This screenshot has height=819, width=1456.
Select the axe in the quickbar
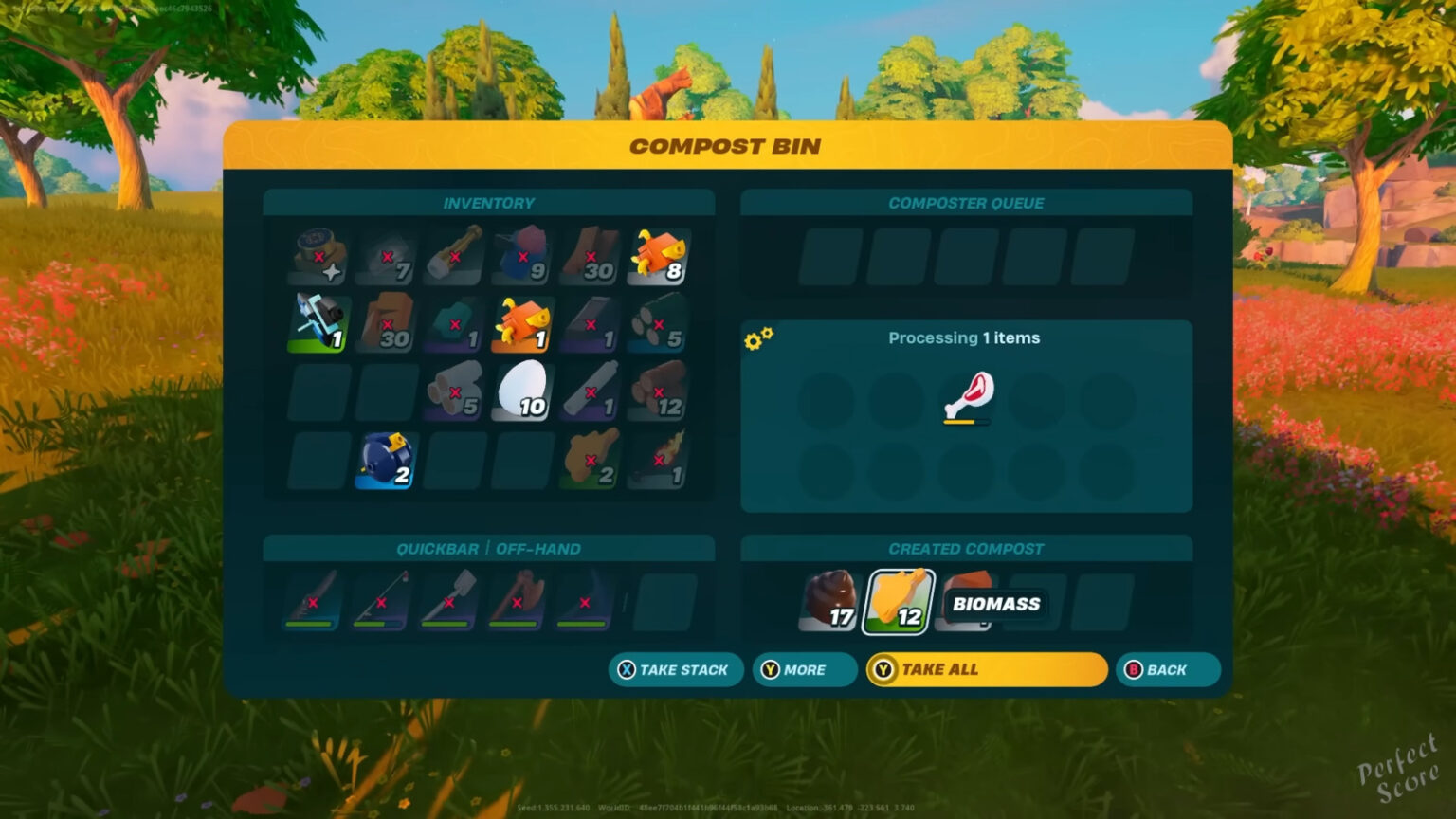pyautogui.click(x=518, y=600)
